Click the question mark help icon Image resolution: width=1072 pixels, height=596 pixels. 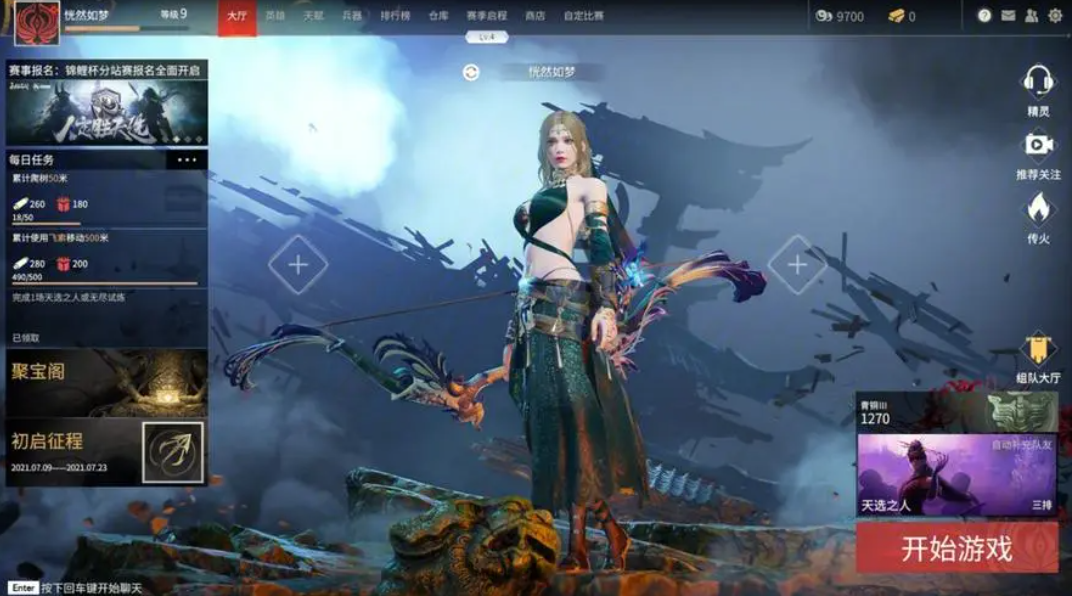tap(984, 16)
